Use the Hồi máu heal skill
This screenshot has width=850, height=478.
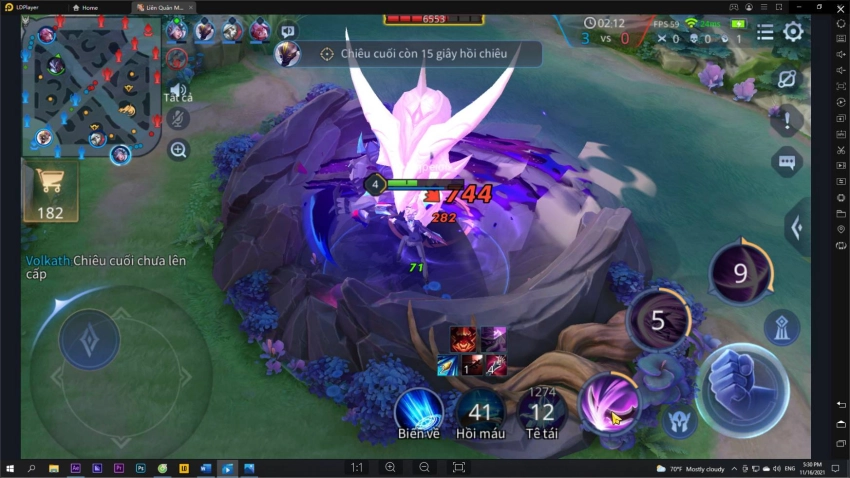point(480,410)
